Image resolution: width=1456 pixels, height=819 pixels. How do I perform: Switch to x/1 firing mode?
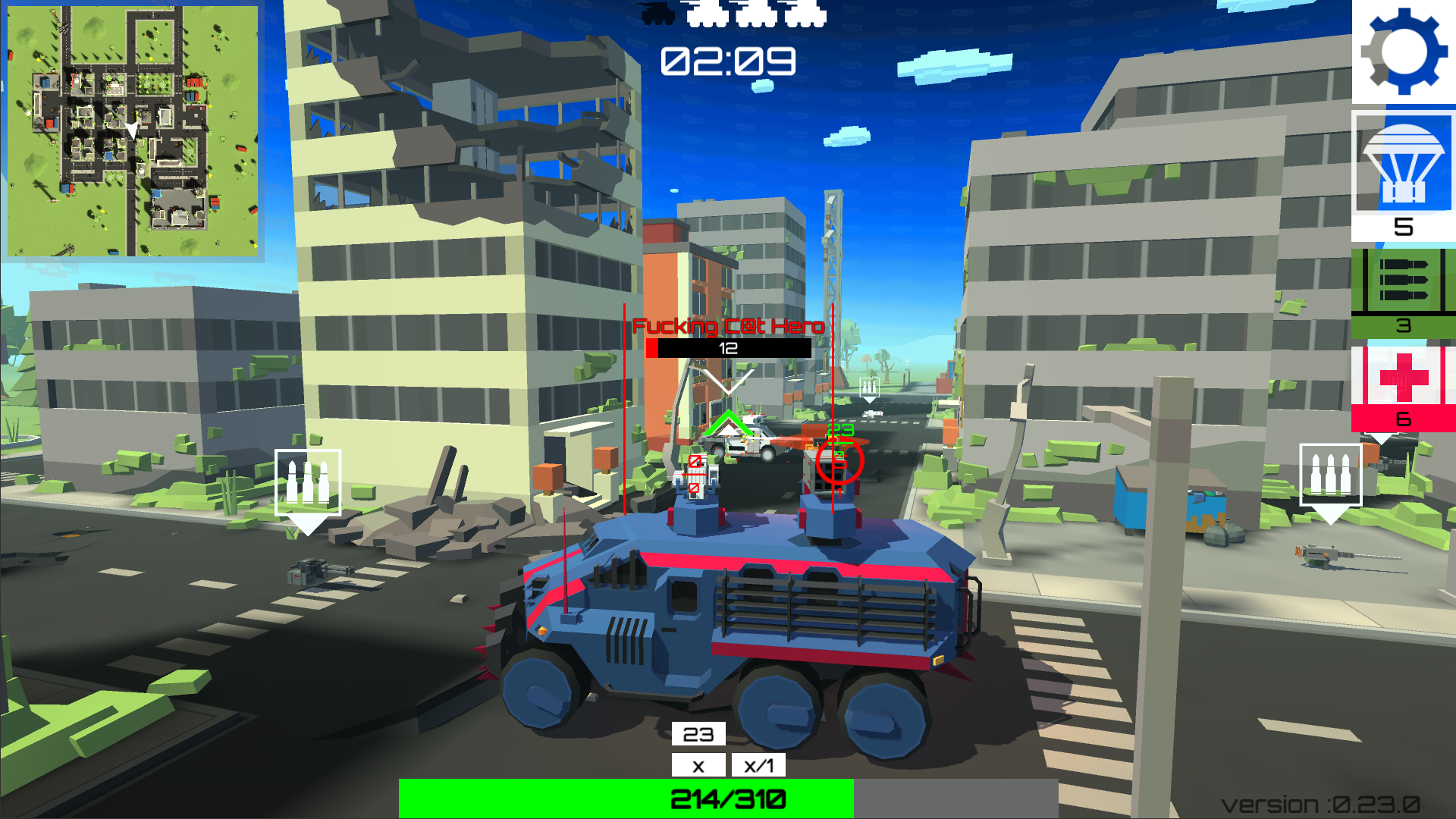759,765
